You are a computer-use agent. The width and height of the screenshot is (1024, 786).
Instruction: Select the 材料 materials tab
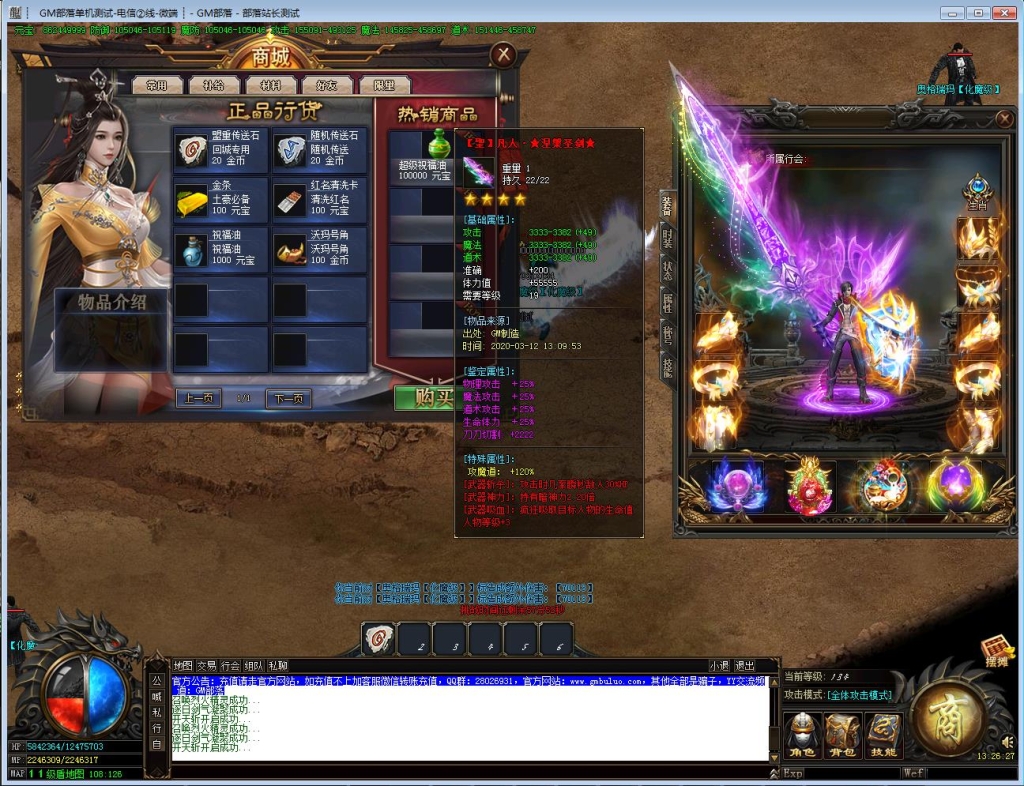coord(270,86)
